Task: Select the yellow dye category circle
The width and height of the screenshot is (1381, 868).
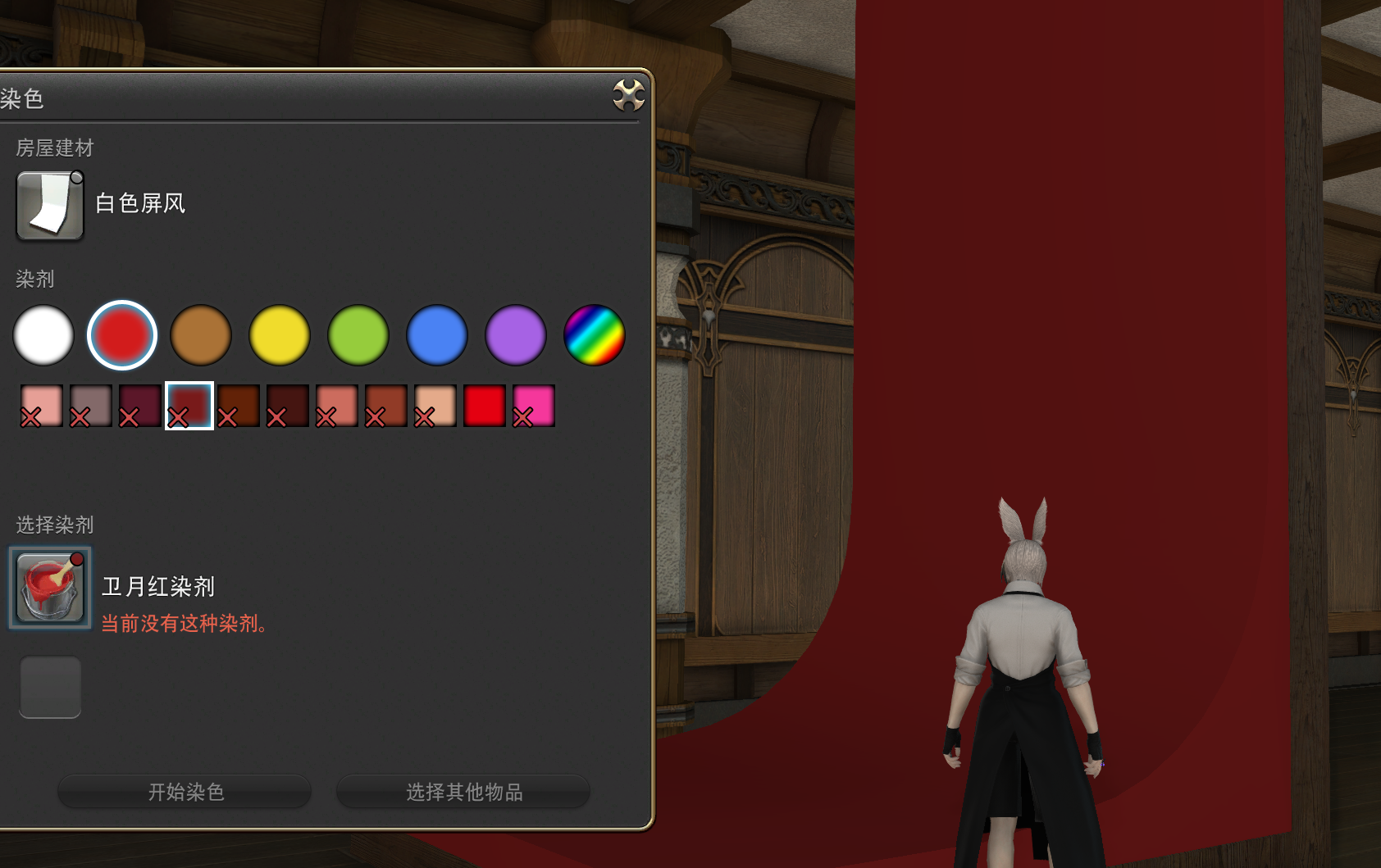Action: [x=279, y=335]
